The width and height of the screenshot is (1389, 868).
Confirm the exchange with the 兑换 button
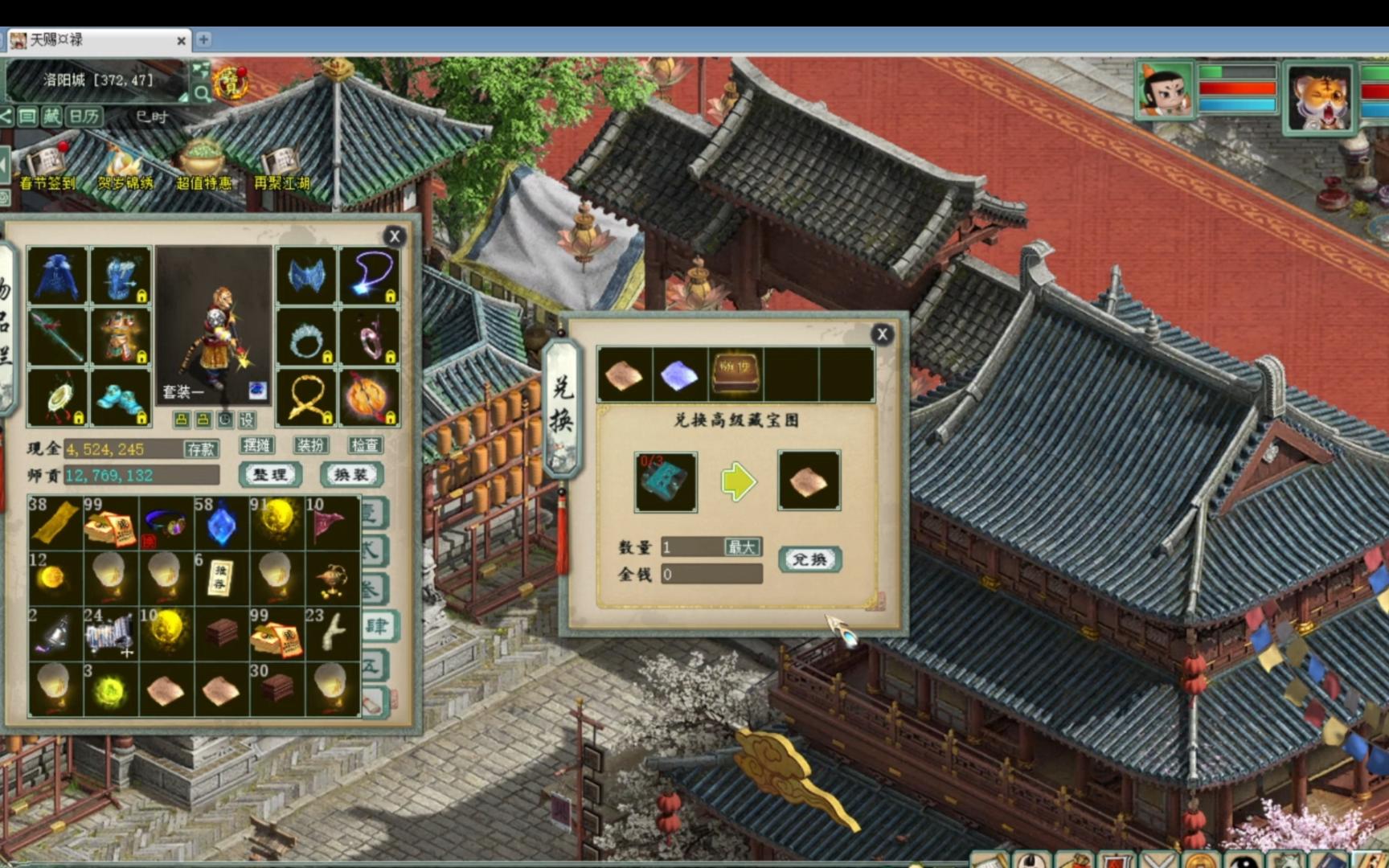[x=809, y=559]
